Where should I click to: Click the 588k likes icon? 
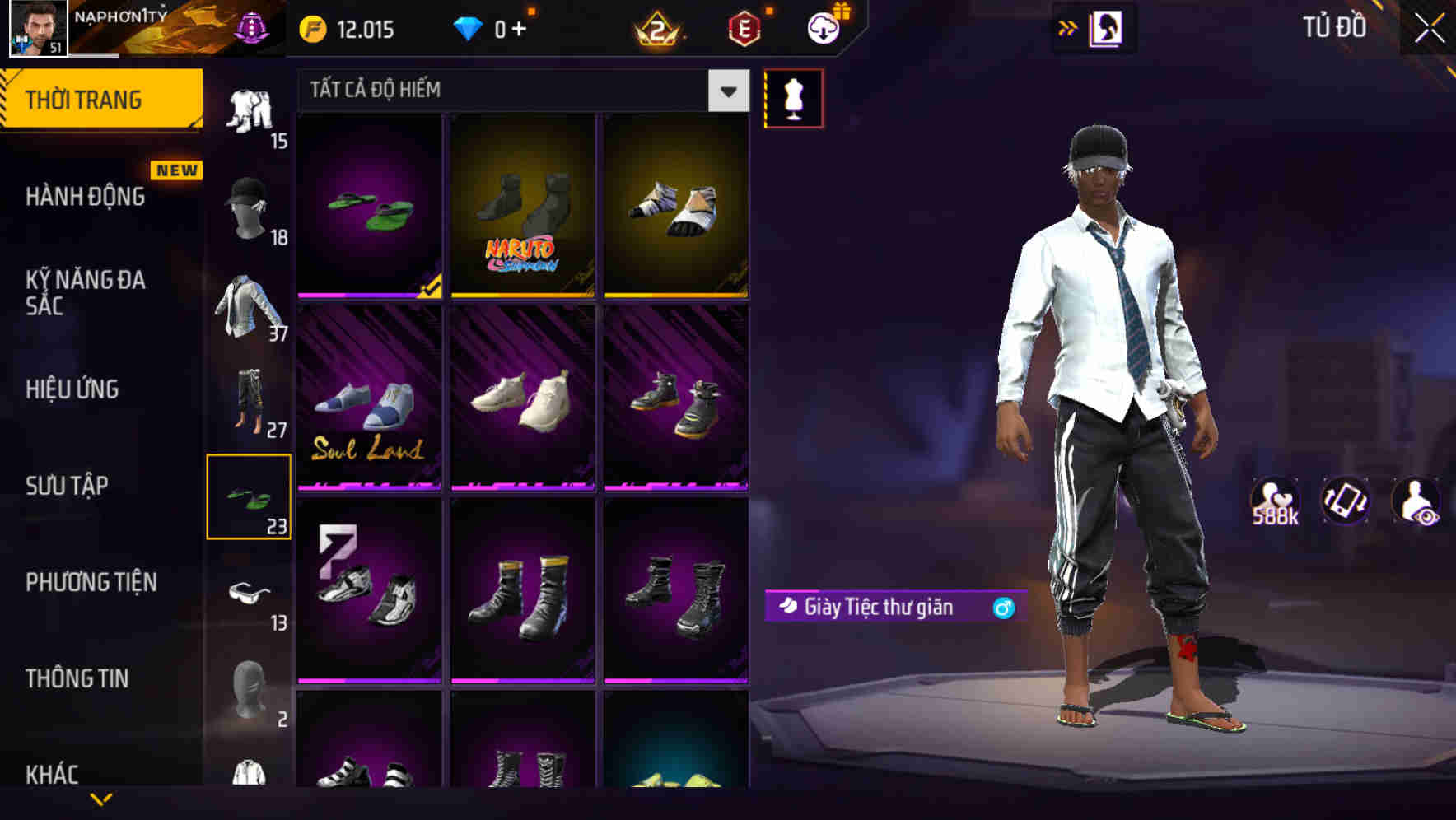[1276, 500]
